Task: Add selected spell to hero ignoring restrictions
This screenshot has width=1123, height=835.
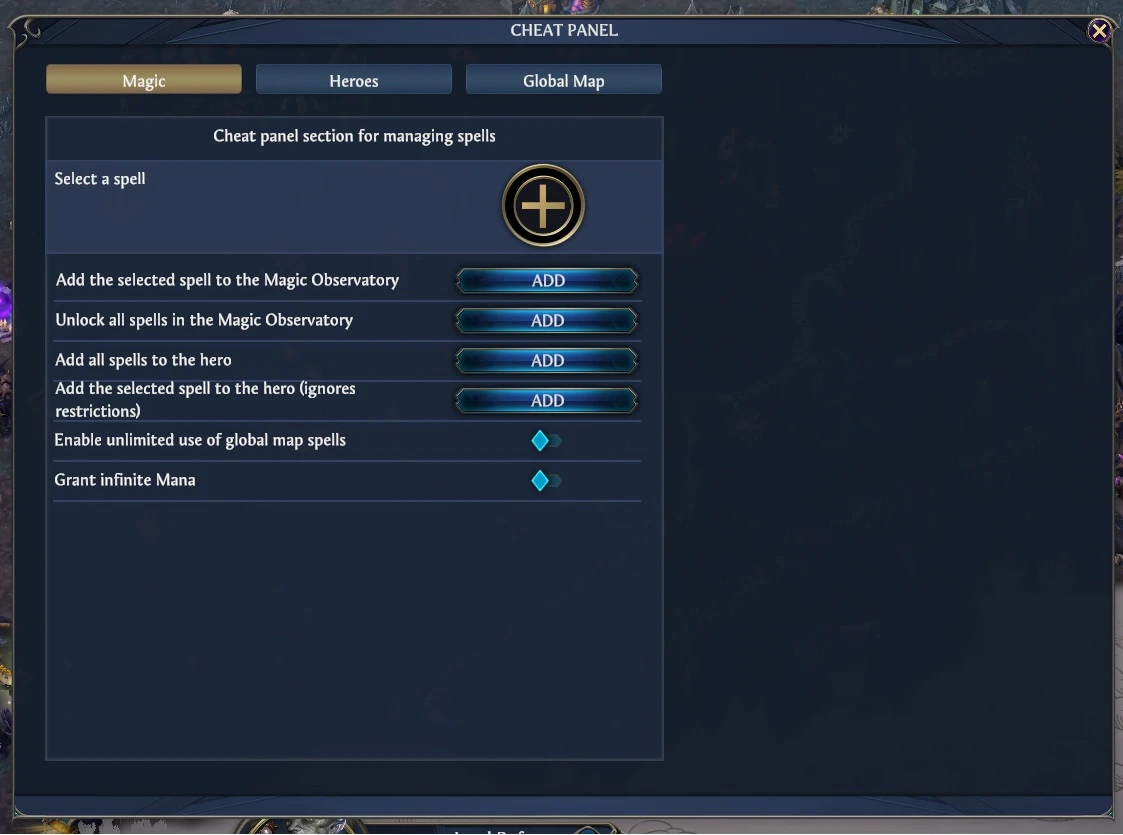Action: point(547,401)
